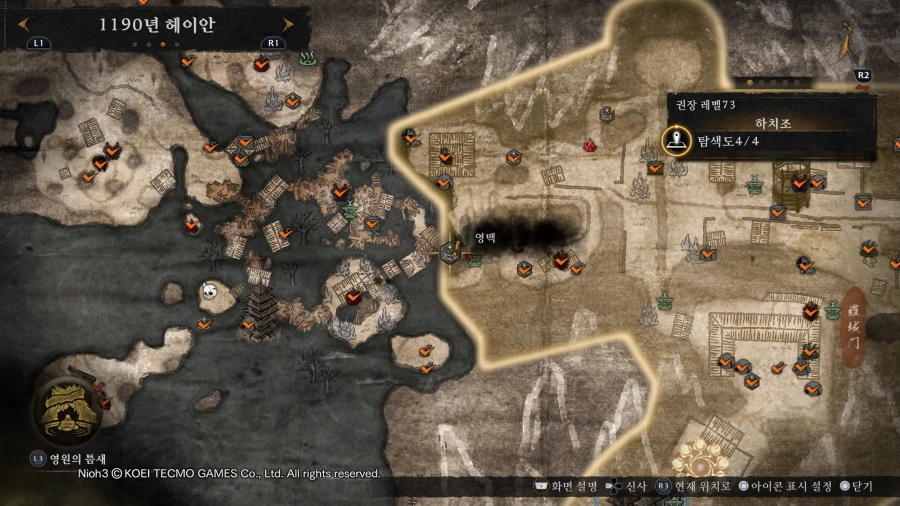Click the 탐색도 exploration pin icon
Image resolution: width=900 pixels, height=506 pixels.
677,141
